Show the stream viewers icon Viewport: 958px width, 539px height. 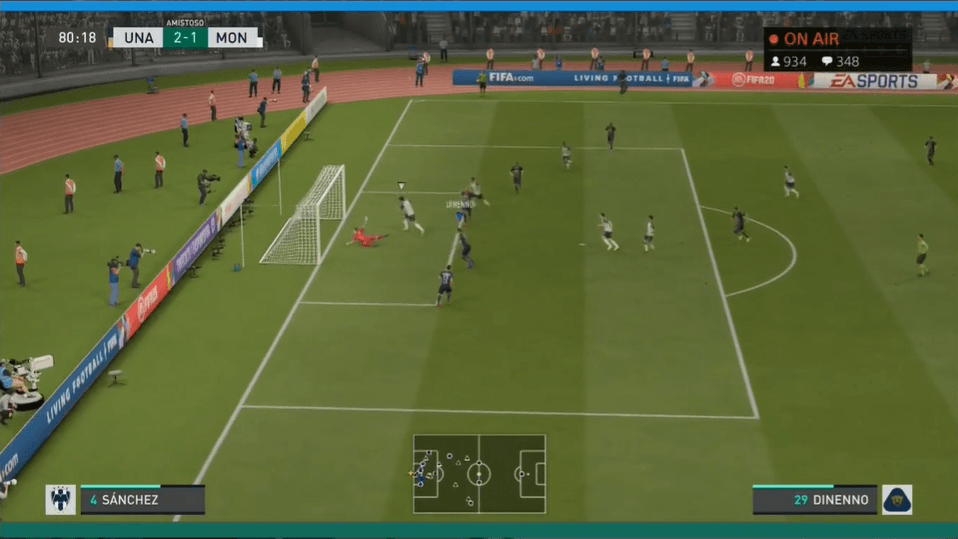tap(774, 62)
